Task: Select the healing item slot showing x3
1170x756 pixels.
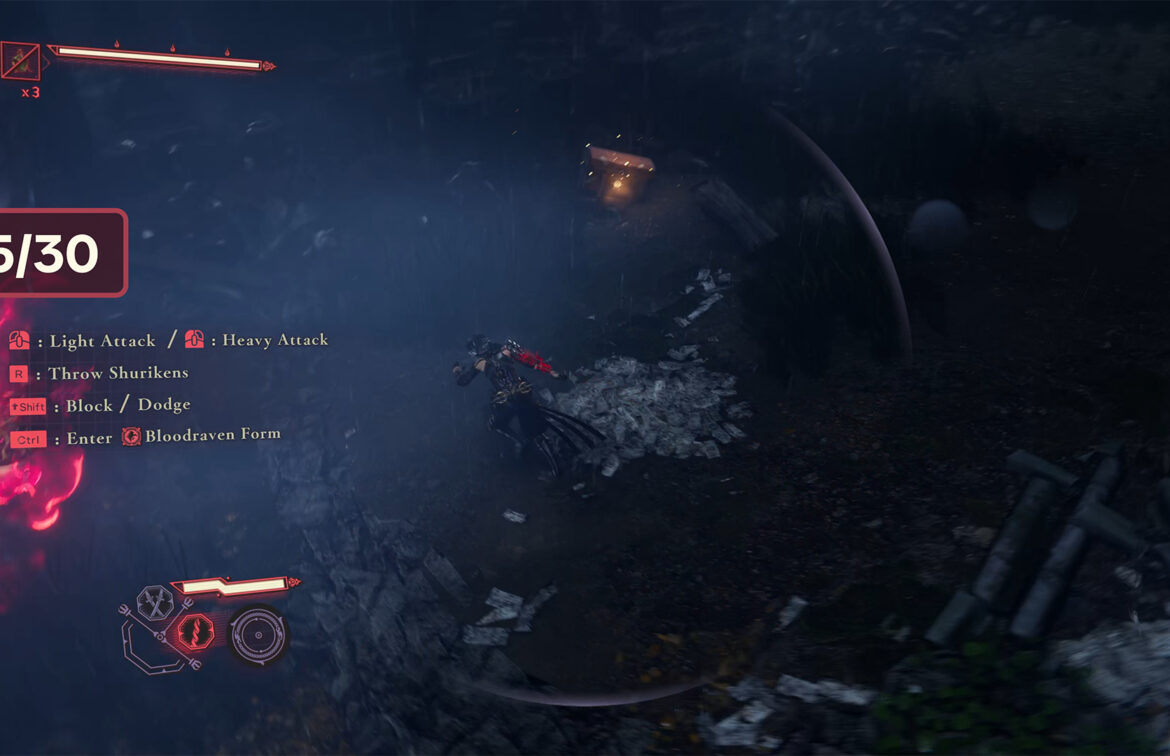Action: tap(21, 61)
